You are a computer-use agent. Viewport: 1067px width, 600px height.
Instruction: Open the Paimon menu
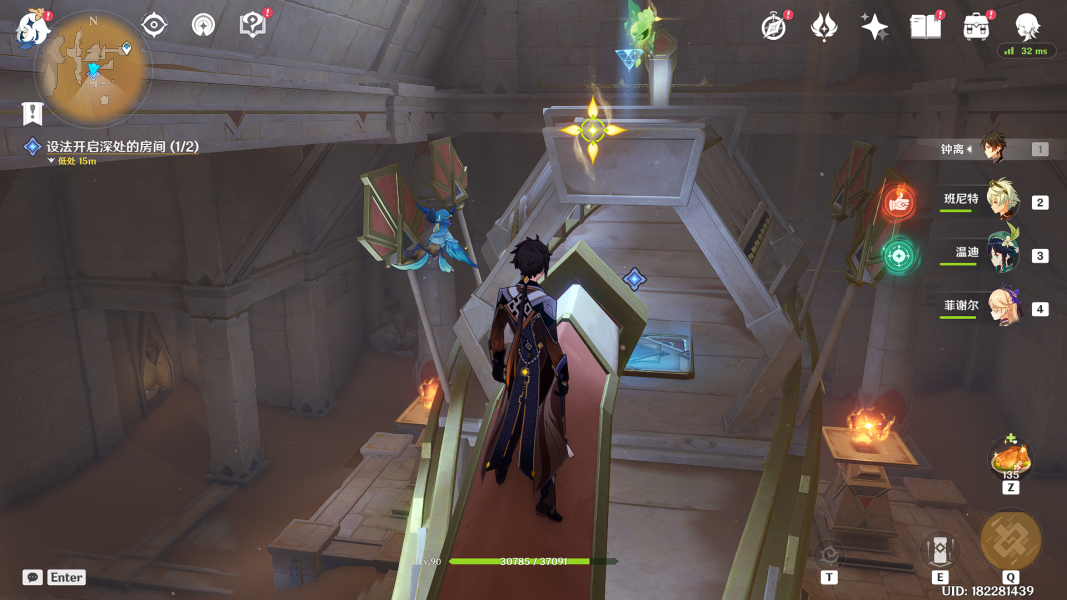33,28
